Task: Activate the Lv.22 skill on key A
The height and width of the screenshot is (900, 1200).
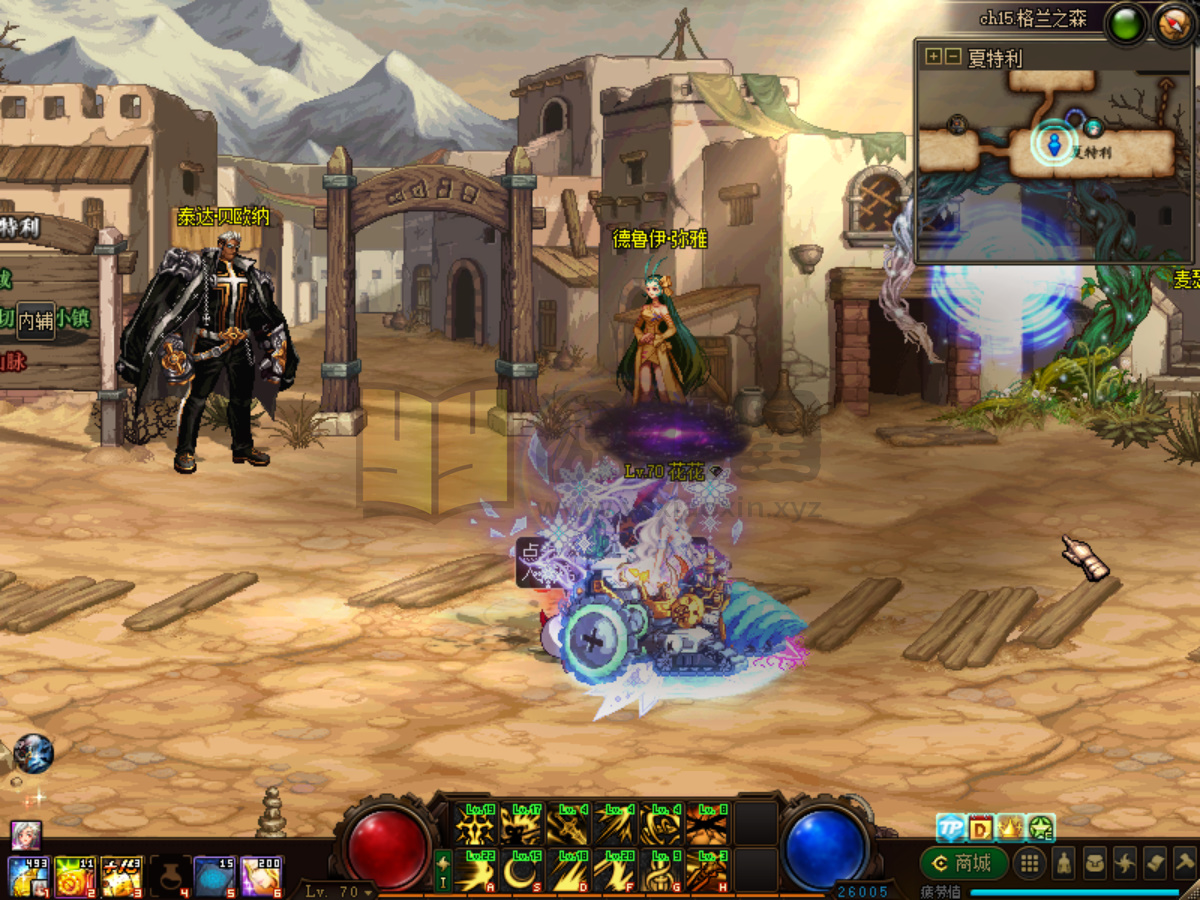Action: click(476, 870)
